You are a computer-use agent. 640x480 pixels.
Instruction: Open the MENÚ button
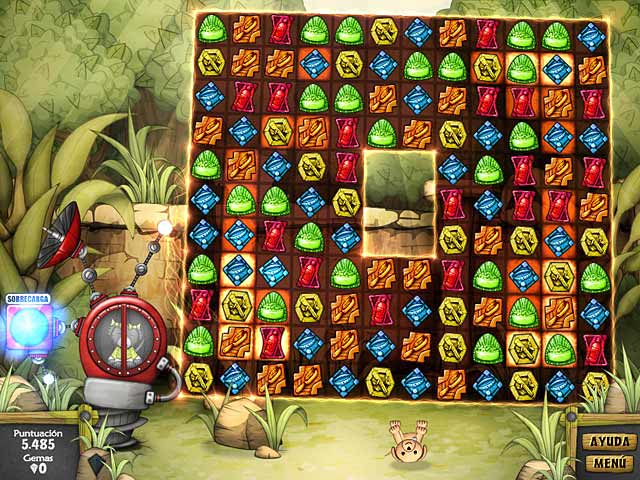(x=608, y=463)
